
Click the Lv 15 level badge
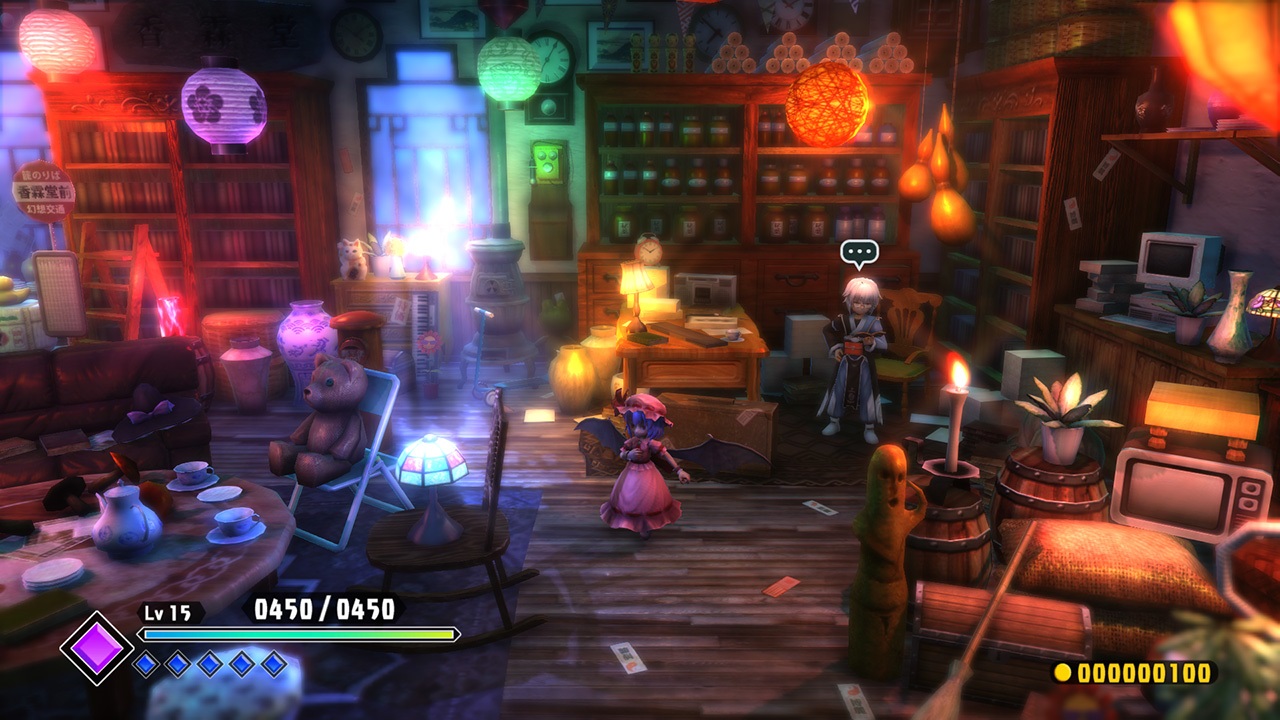pos(170,613)
